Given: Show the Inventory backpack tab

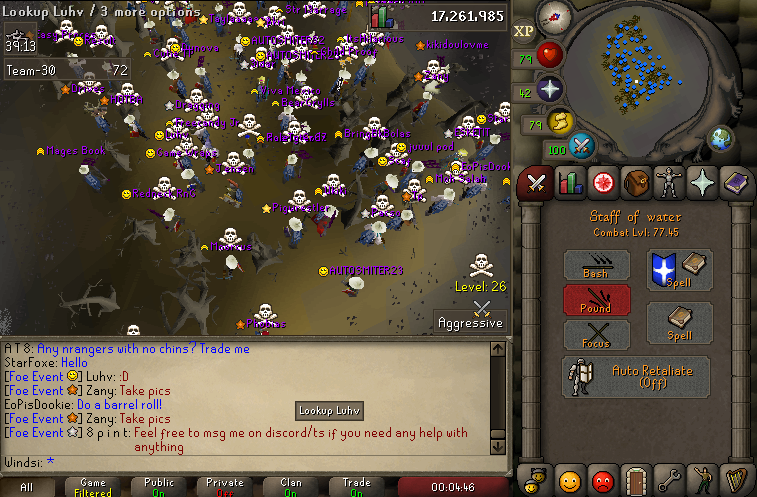Looking at the screenshot, I should (635, 183).
